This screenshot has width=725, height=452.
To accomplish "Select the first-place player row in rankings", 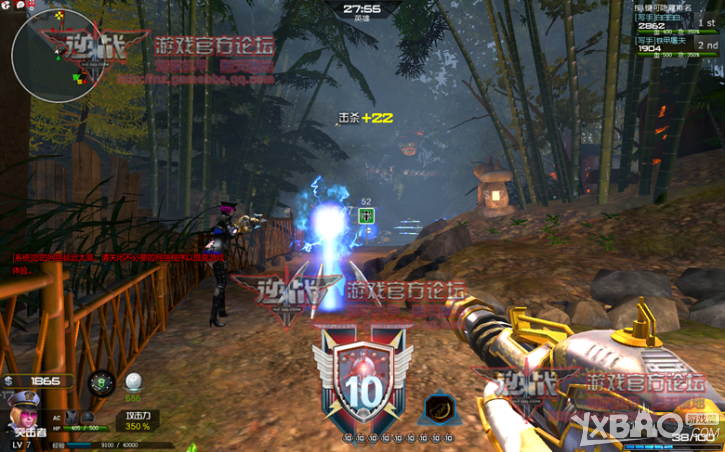I will 676,23.
